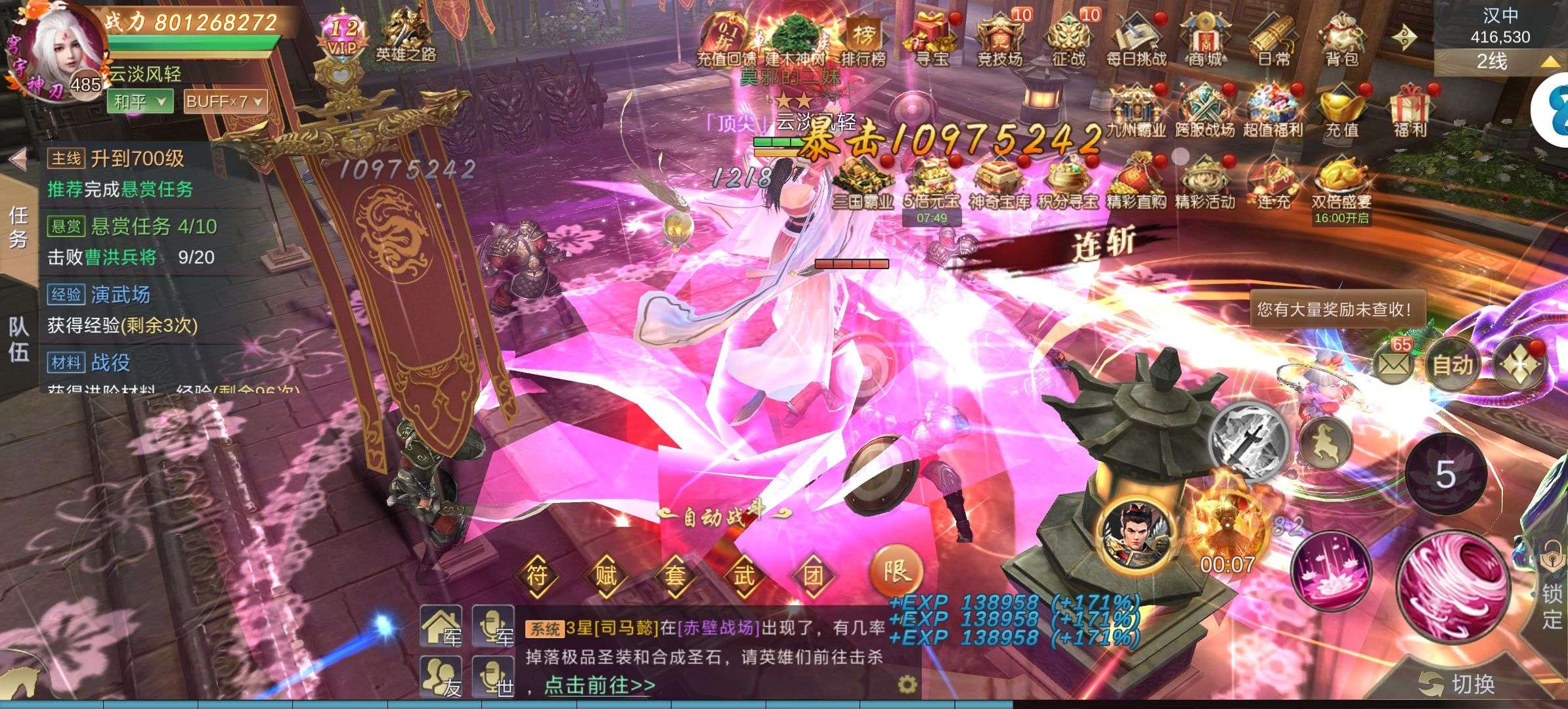Tap the 切换 switch button
Screen dimensions: 1568x709
coord(1458,685)
